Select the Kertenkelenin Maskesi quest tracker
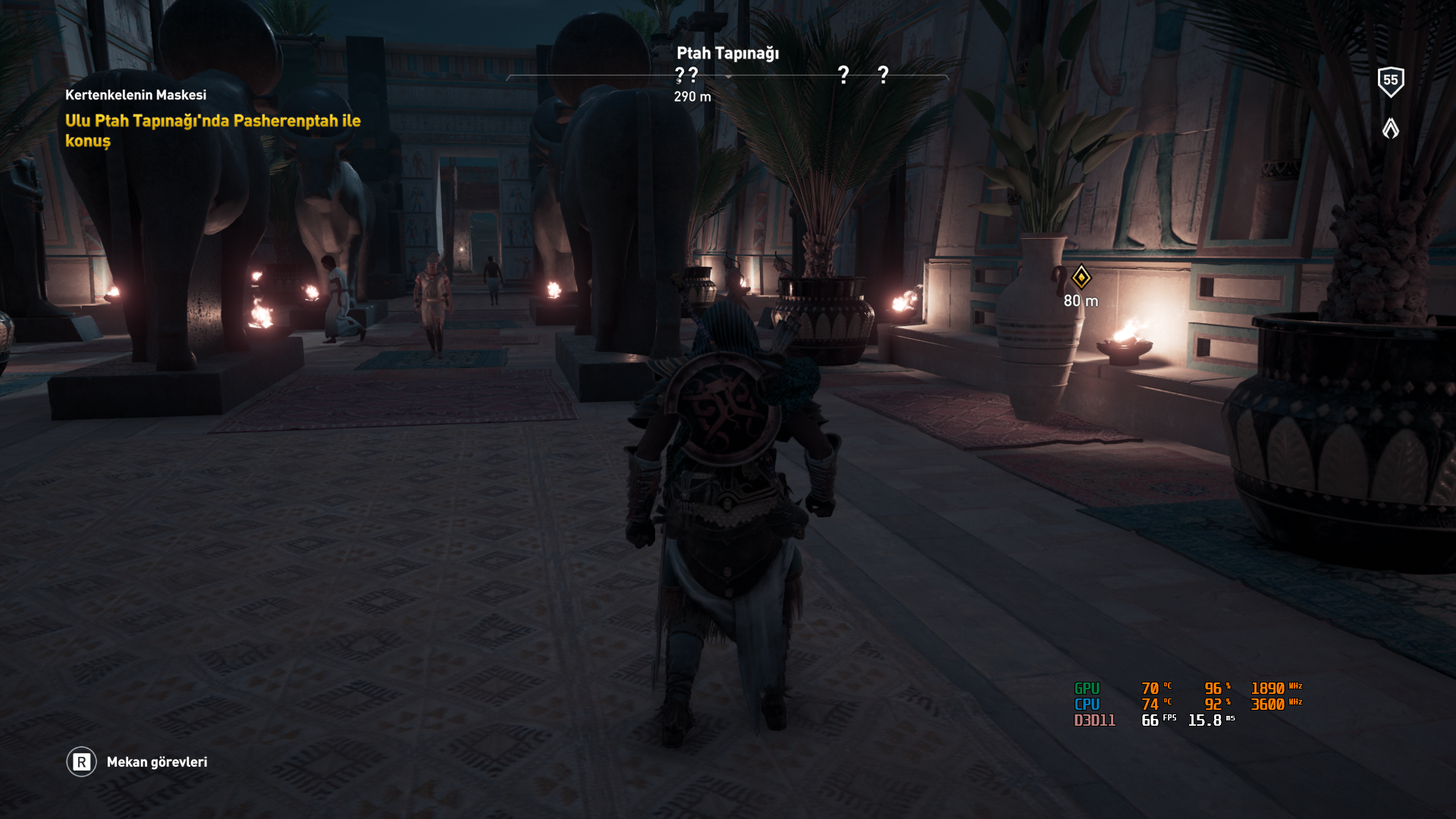This screenshot has width=1456, height=819. coord(136,95)
